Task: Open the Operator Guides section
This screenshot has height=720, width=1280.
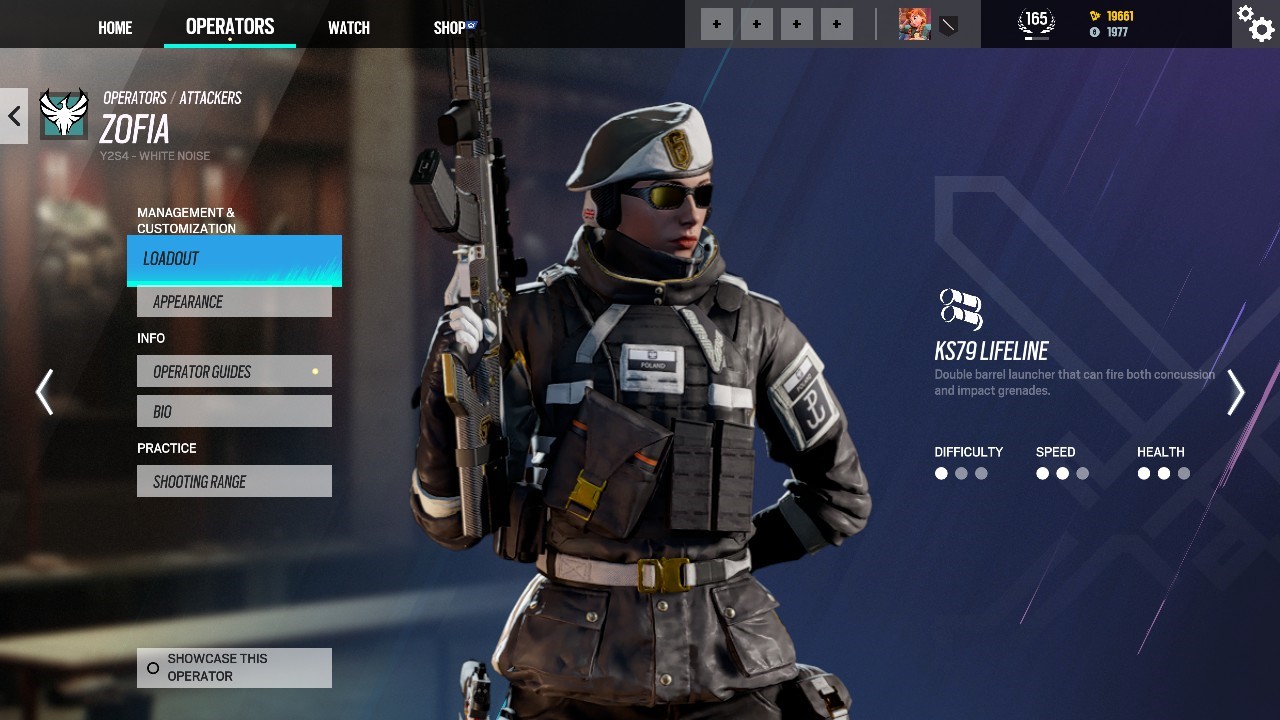Action: (x=234, y=371)
